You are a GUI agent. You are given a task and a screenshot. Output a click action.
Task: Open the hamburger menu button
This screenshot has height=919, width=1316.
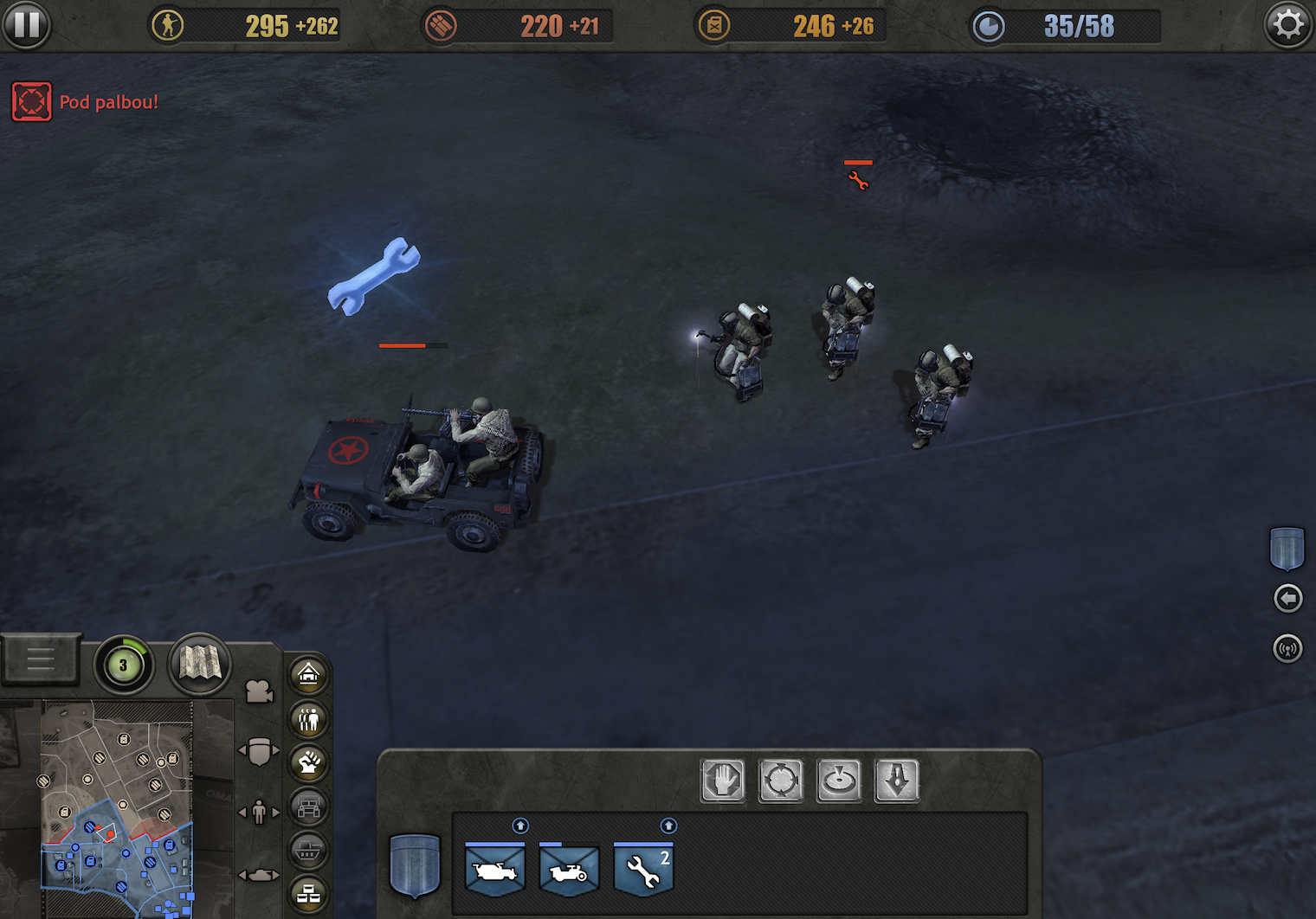click(x=41, y=660)
